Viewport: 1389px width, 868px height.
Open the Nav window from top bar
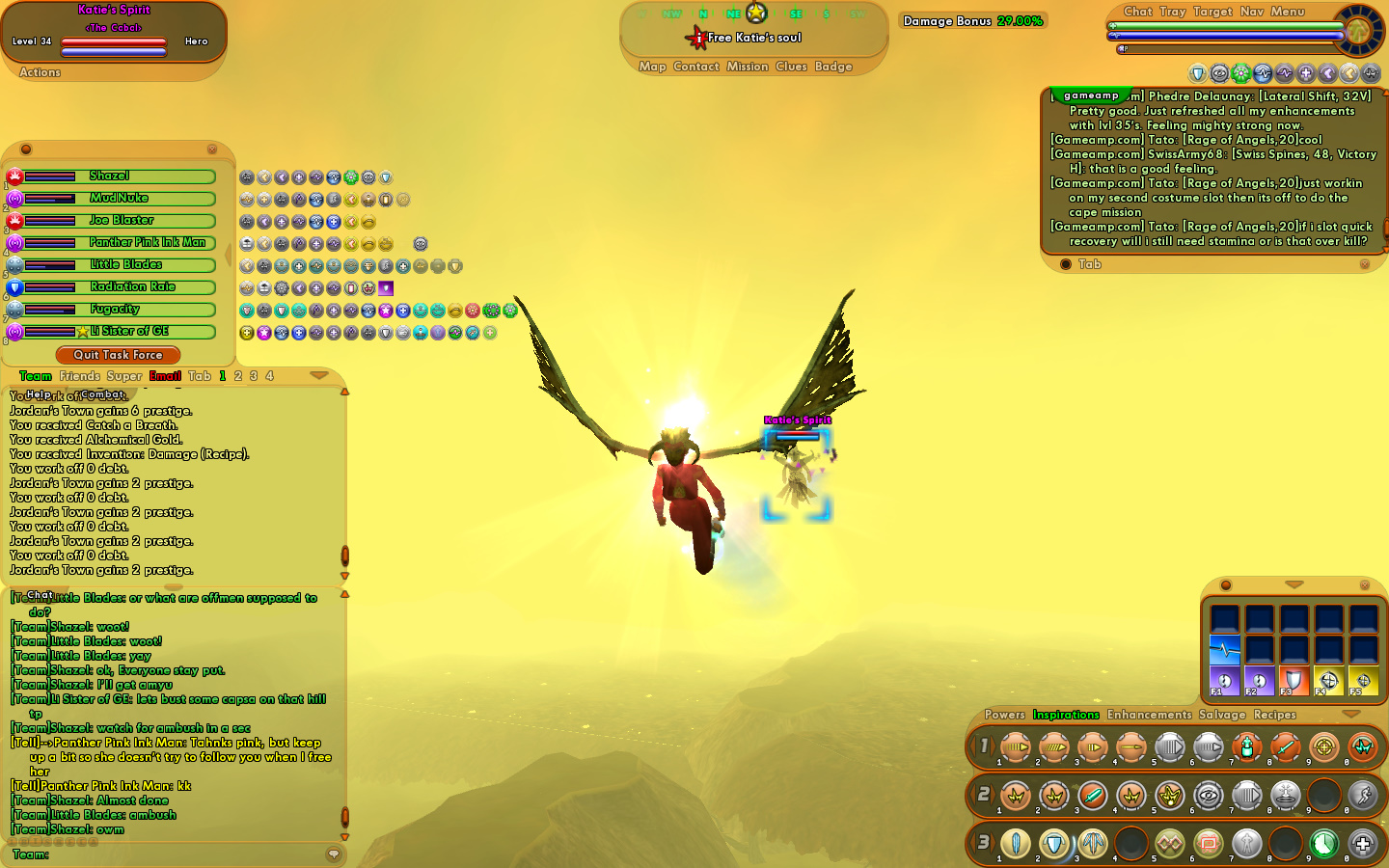1251,12
